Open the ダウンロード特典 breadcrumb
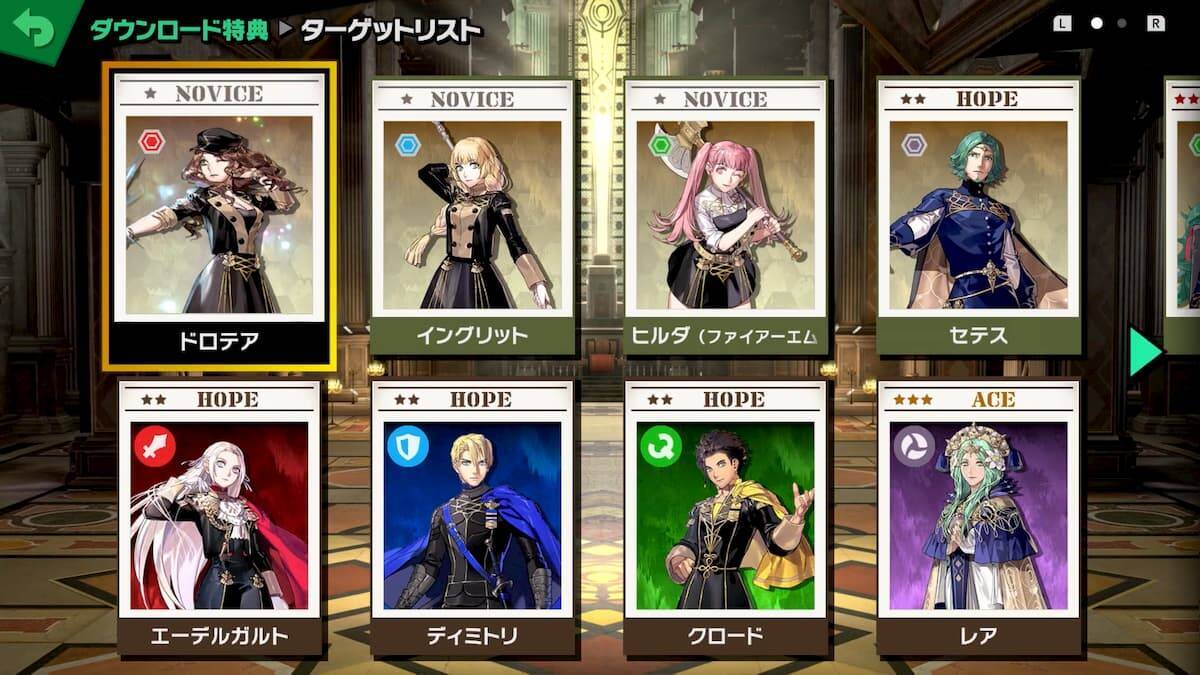Image resolution: width=1200 pixels, height=675 pixels. [x=180, y=30]
